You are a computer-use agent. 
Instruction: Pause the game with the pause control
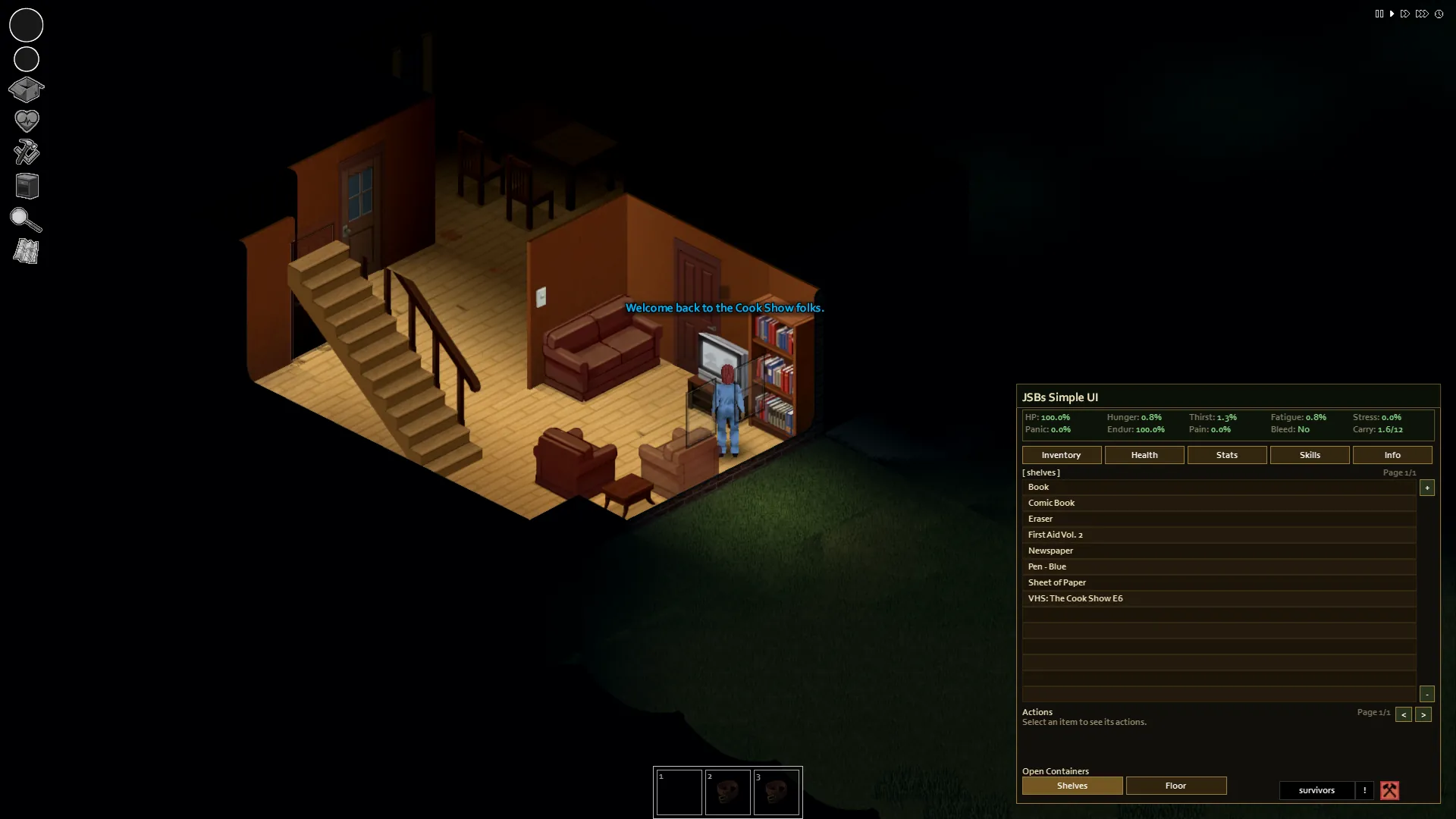(1379, 14)
